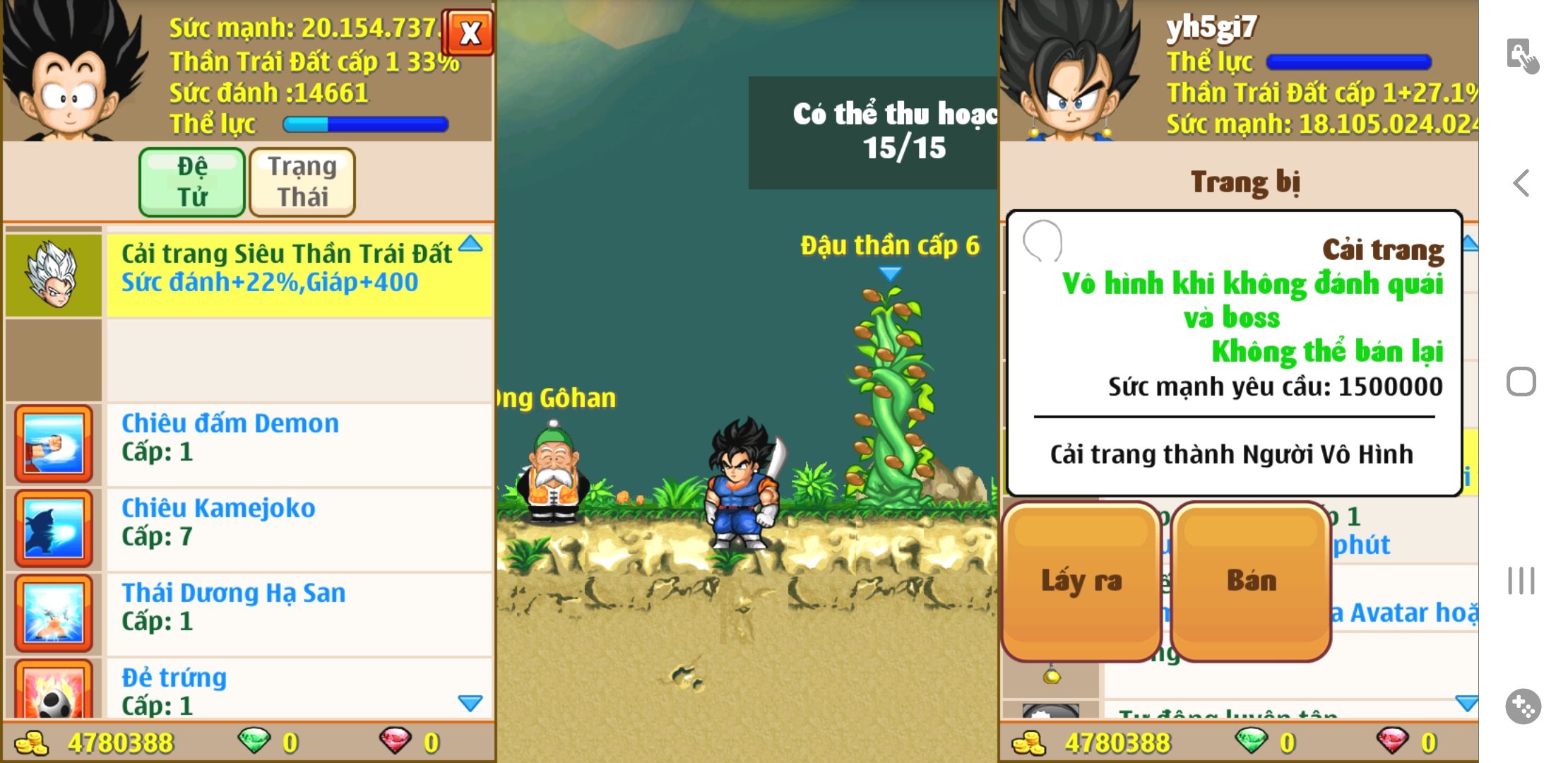Viewport: 1568px width, 763px height.
Task: Open the gamepad overlay icon
Action: point(1523,706)
